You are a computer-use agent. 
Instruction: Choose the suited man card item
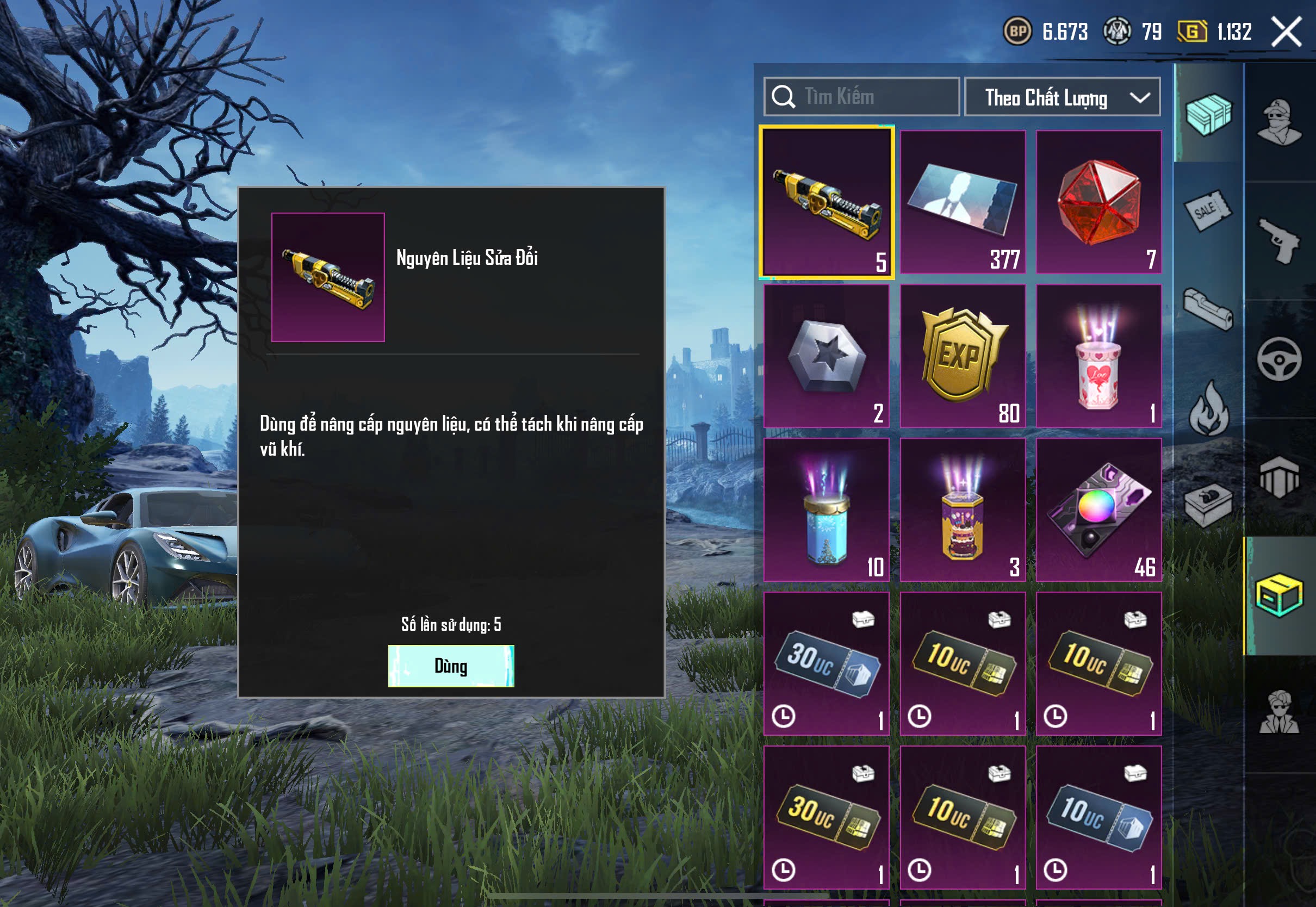[x=963, y=202]
